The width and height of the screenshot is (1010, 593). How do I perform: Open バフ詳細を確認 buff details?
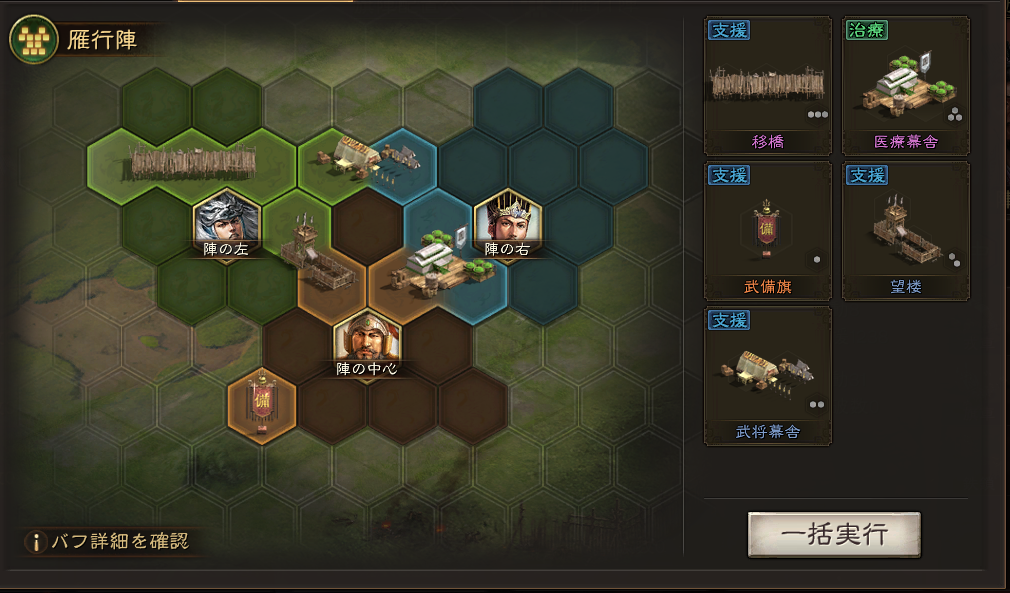[x=107, y=542]
